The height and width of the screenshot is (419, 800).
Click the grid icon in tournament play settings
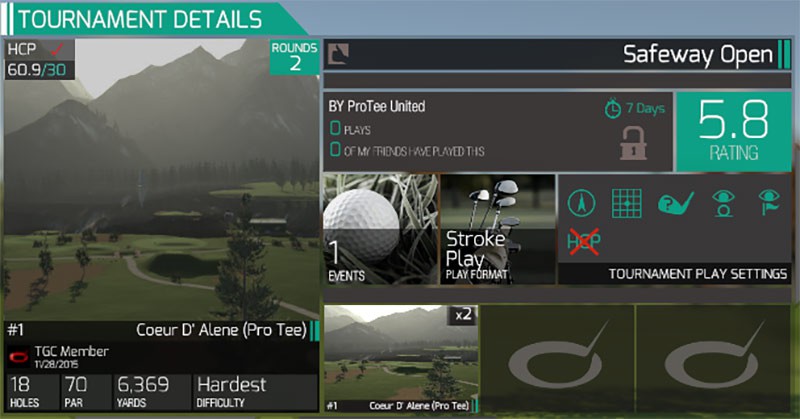tap(627, 203)
